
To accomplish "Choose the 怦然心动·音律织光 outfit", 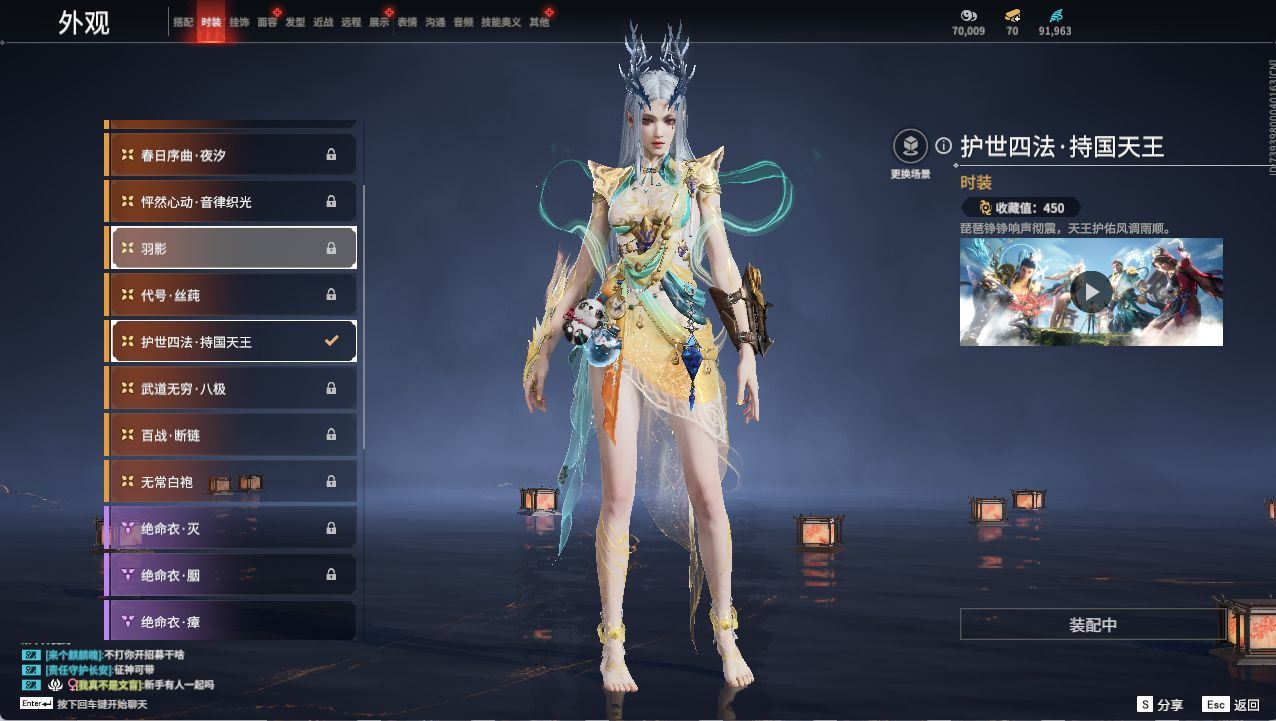I will coord(231,201).
